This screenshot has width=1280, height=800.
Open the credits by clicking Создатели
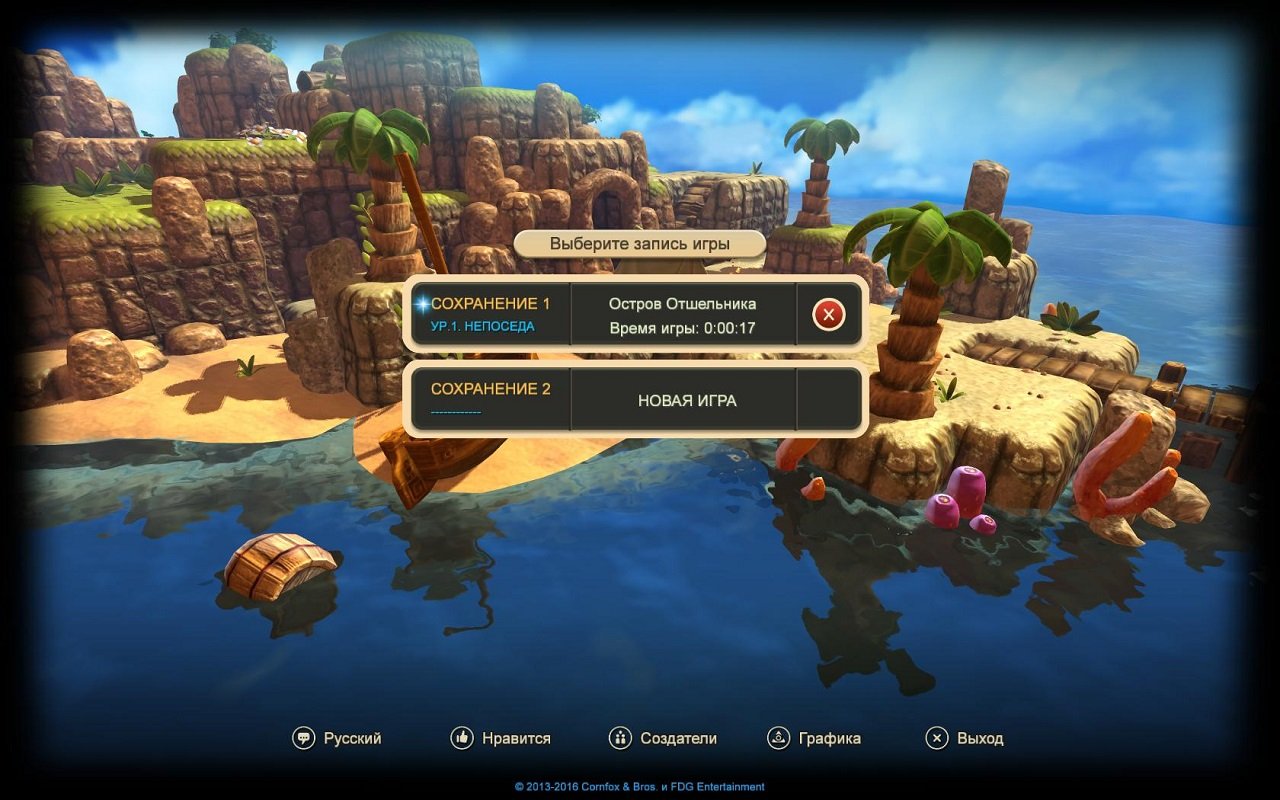pyautogui.click(x=679, y=738)
